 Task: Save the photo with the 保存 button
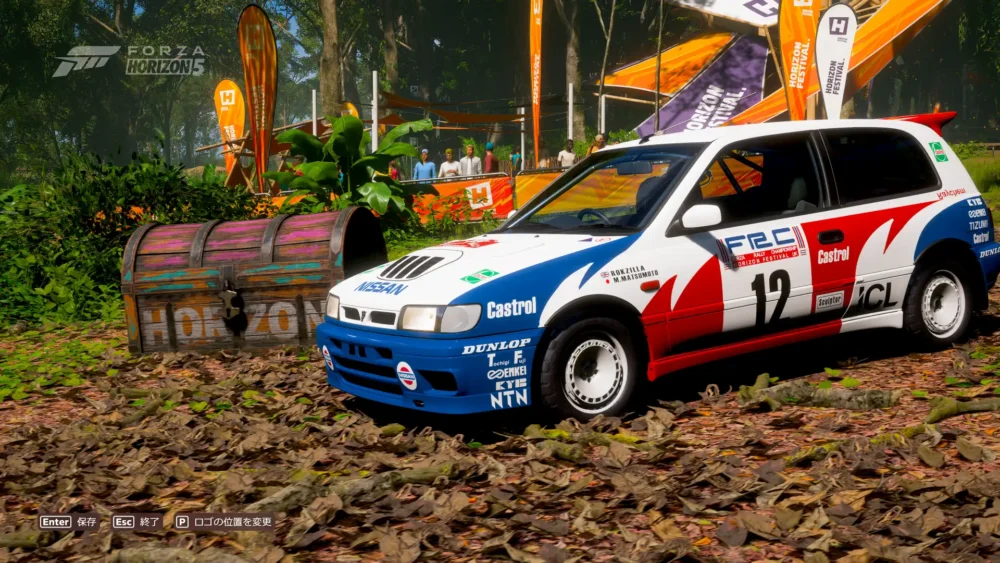click(69, 521)
